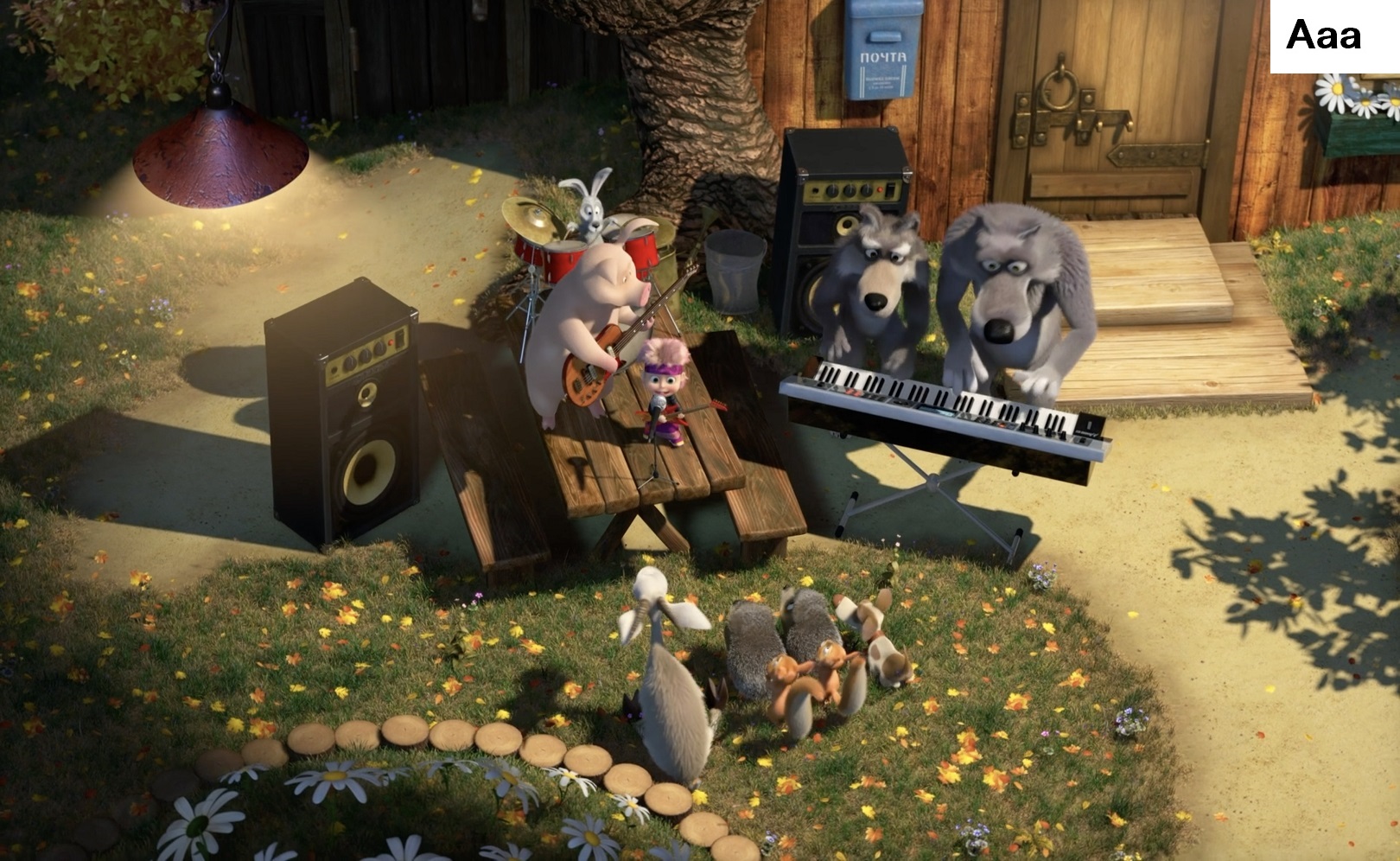Click the white "Aaa" text button
The image size is (1400, 861).
click(x=1325, y=36)
